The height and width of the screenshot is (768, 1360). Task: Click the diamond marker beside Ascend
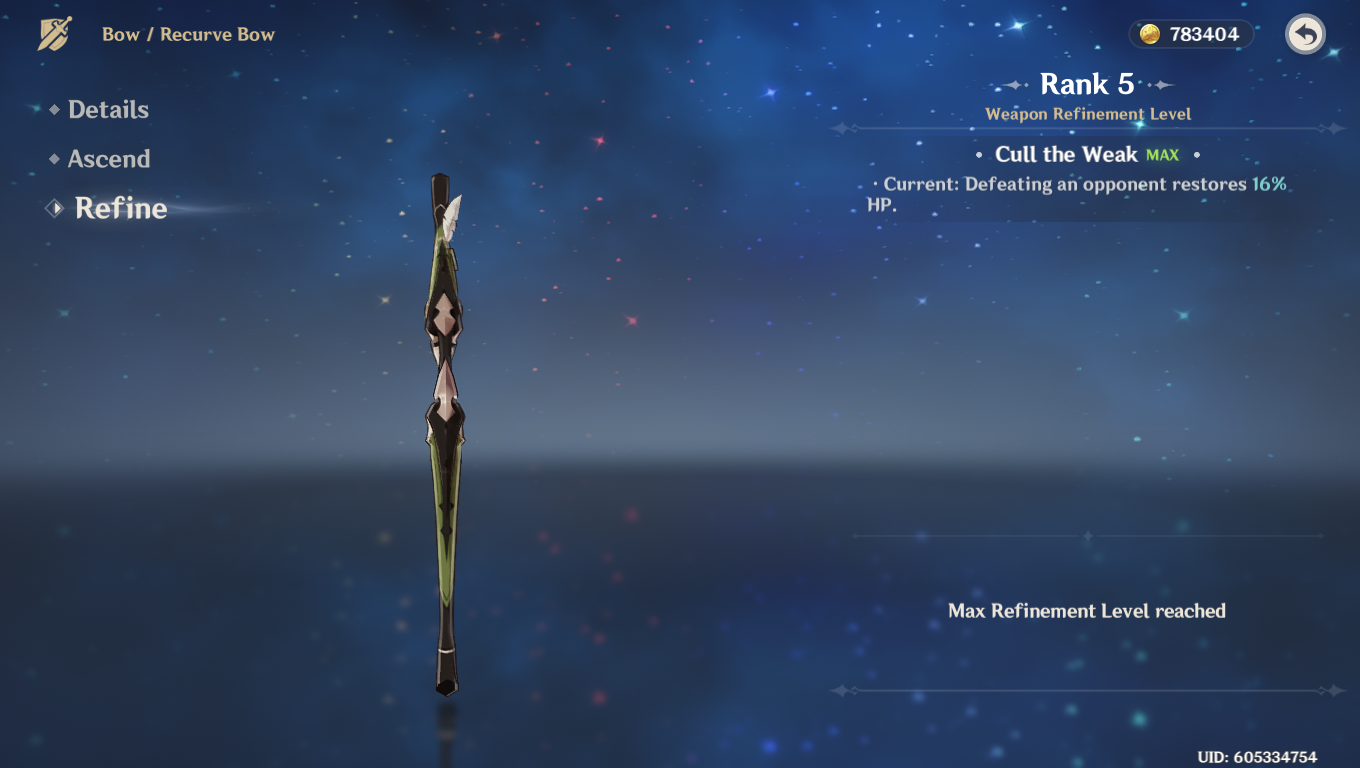click(x=56, y=159)
